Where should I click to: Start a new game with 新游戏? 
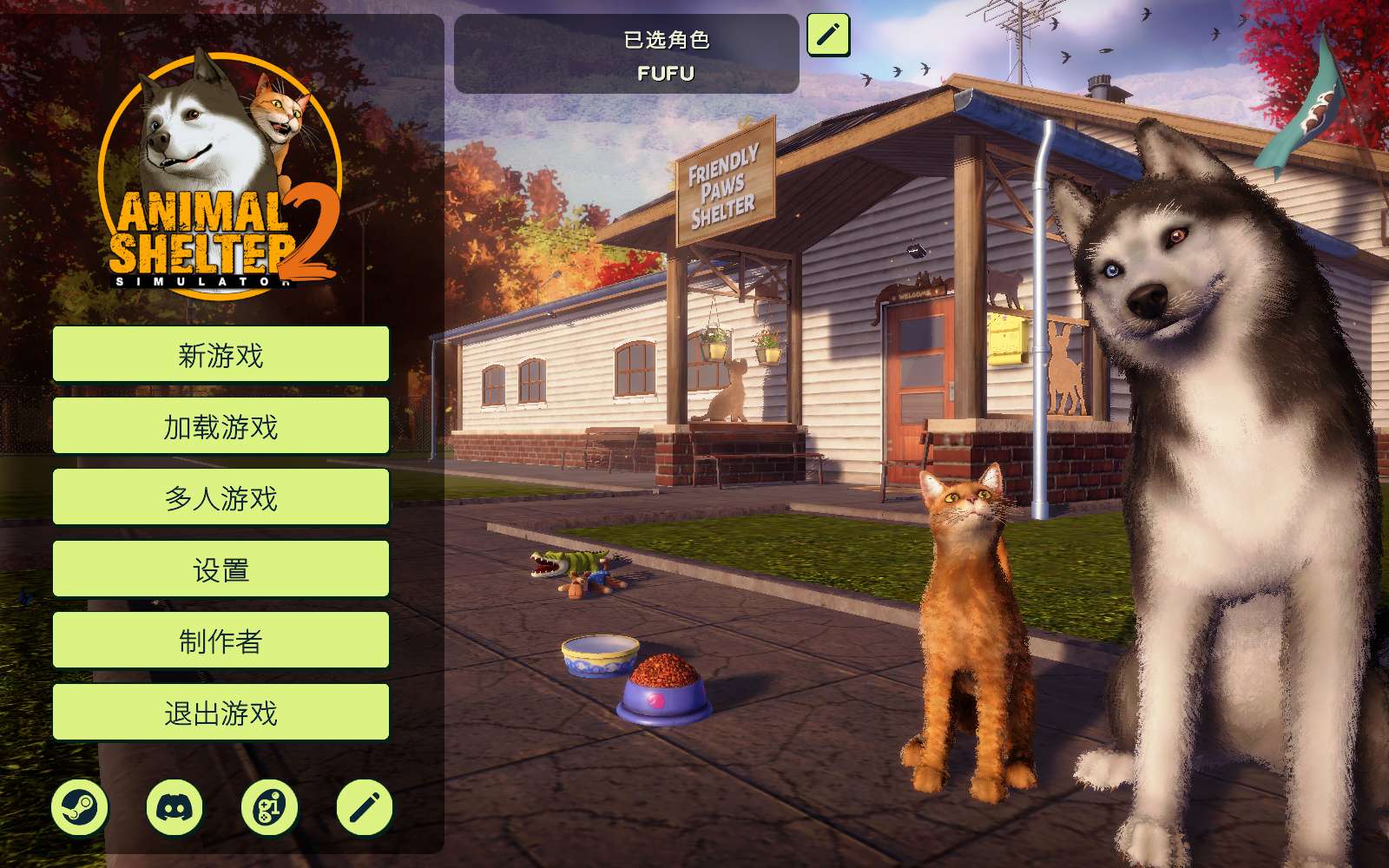pyautogui.click(x=221, y=354)
